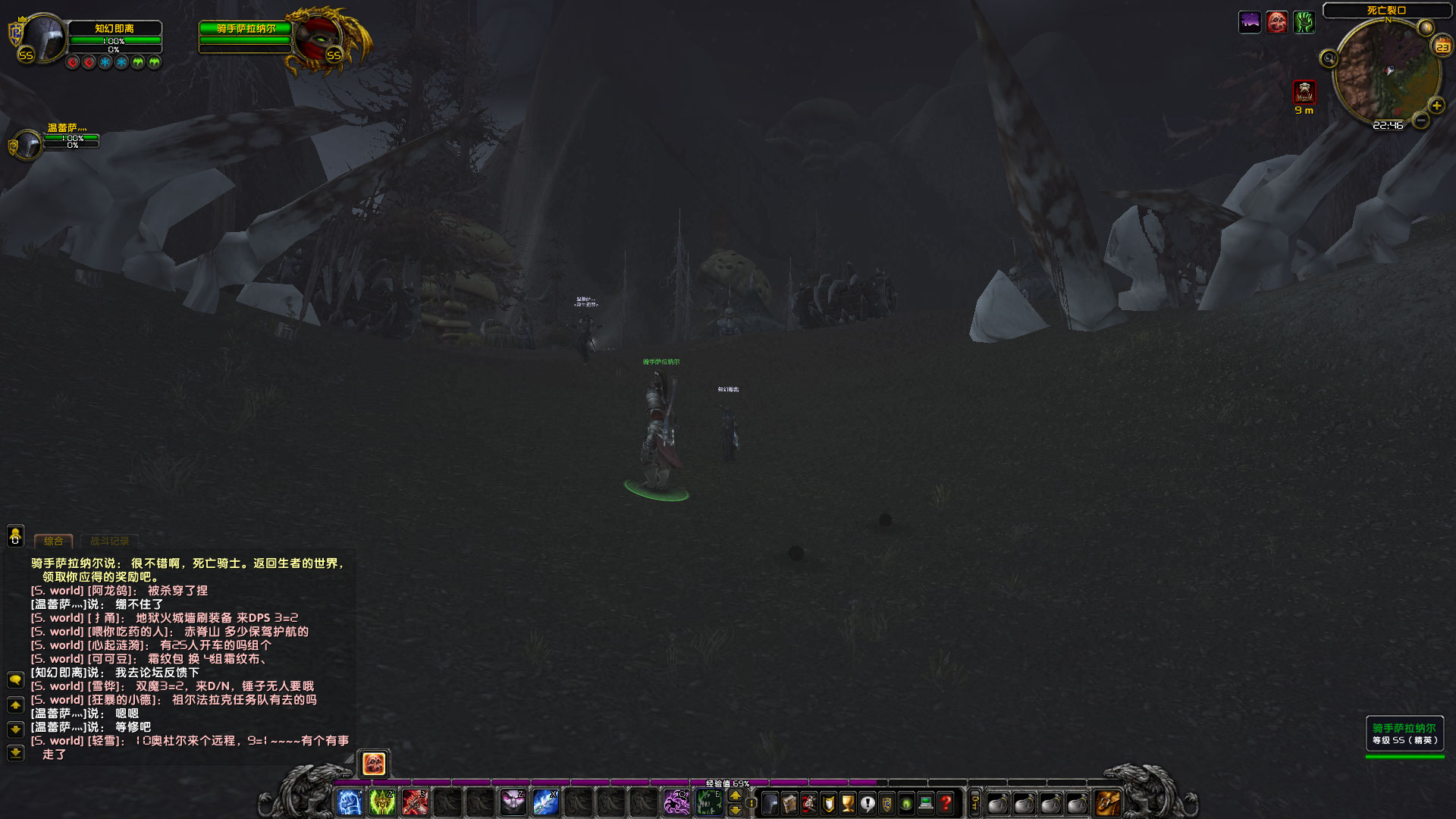Open the quest log (exclamation bubble) icon
The image size is (1456, 819).
click(866, 804)
